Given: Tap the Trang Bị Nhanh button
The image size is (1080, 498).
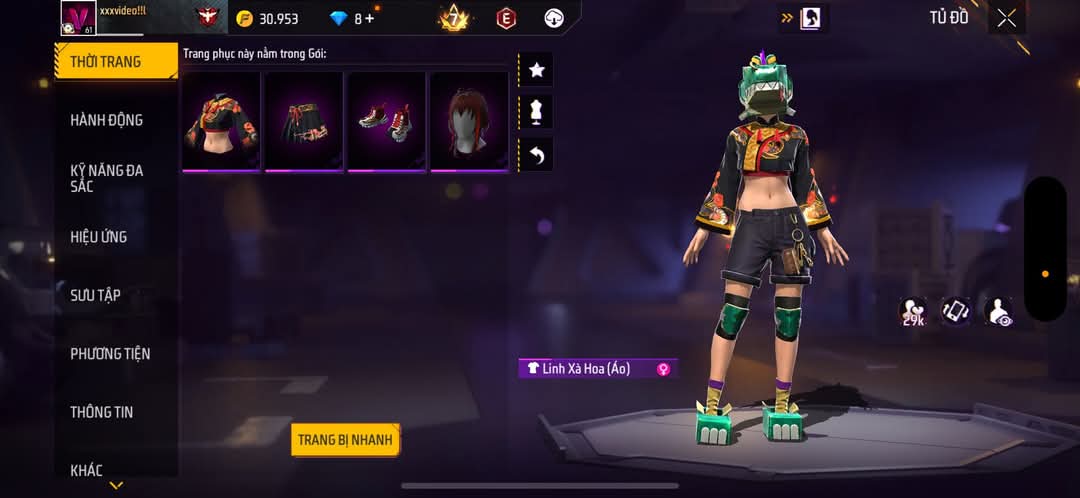Looking at the screenshot, I should click(x=345, y=440).
